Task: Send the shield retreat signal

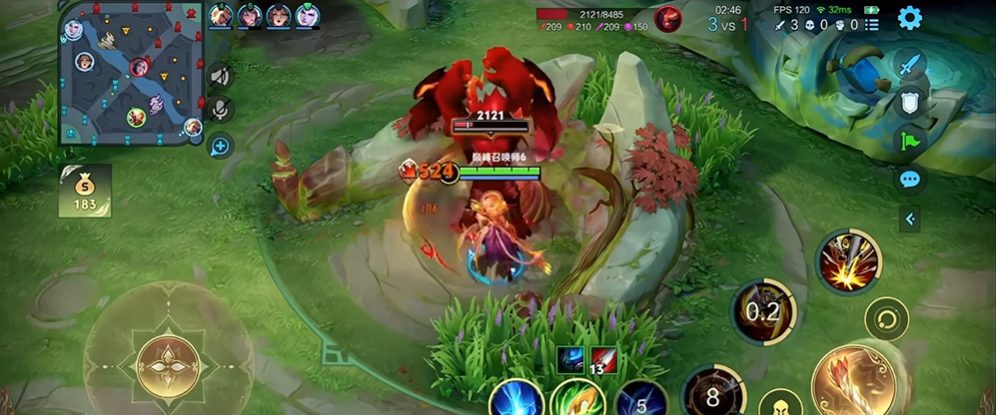Action: point(909,102)
